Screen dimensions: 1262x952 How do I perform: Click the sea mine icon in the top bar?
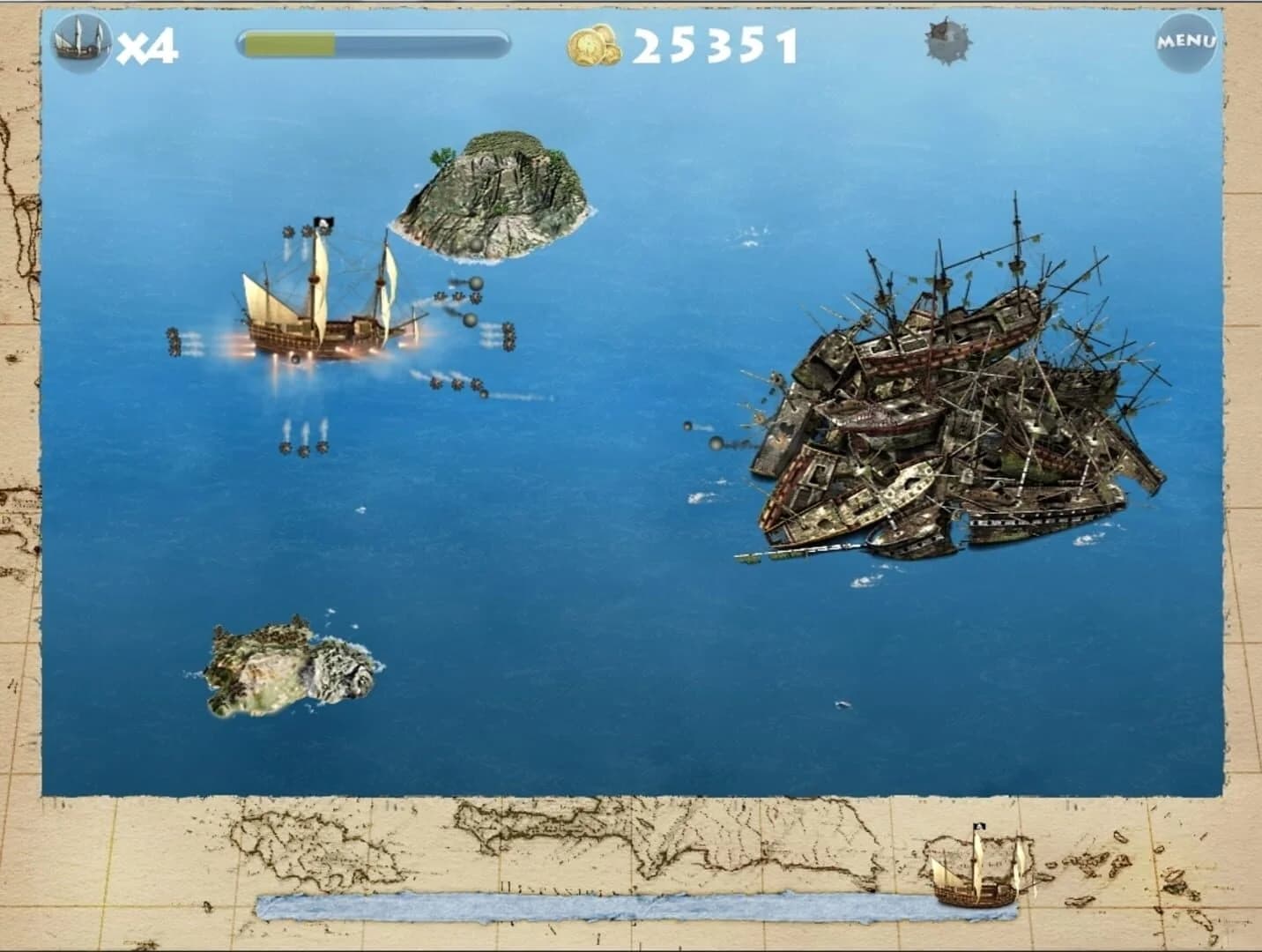pos(945,40)
